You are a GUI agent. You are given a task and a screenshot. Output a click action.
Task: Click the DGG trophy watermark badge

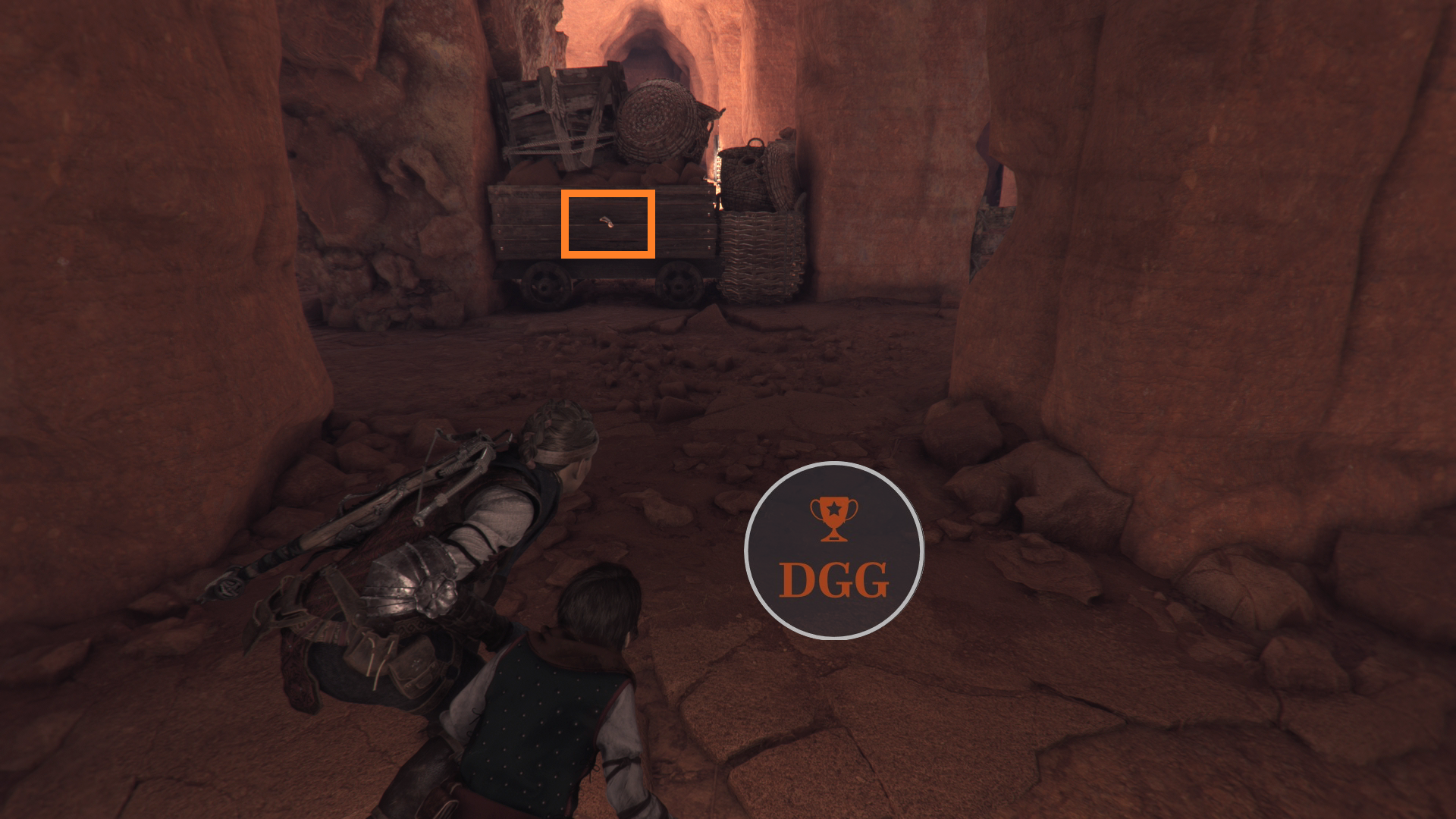[x=834, y=551]
